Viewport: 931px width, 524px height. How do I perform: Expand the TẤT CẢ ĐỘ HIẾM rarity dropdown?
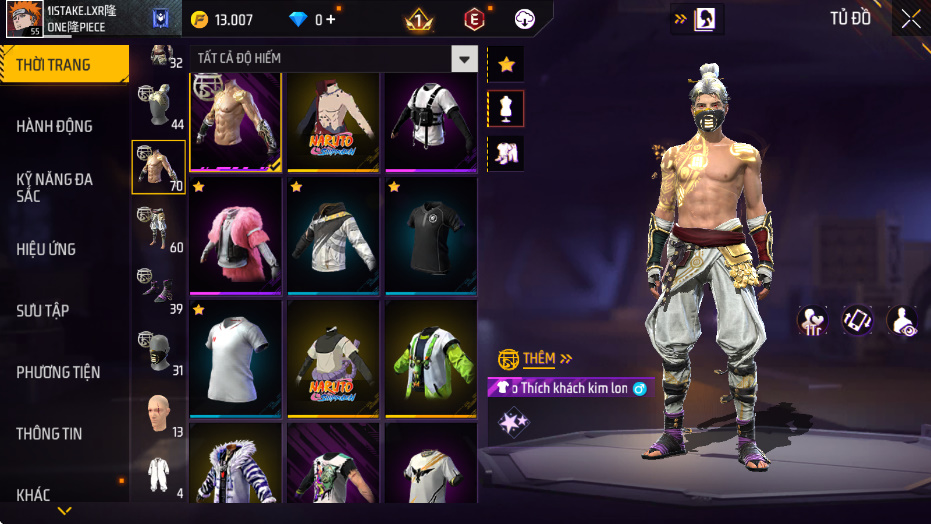click(463, 59)
